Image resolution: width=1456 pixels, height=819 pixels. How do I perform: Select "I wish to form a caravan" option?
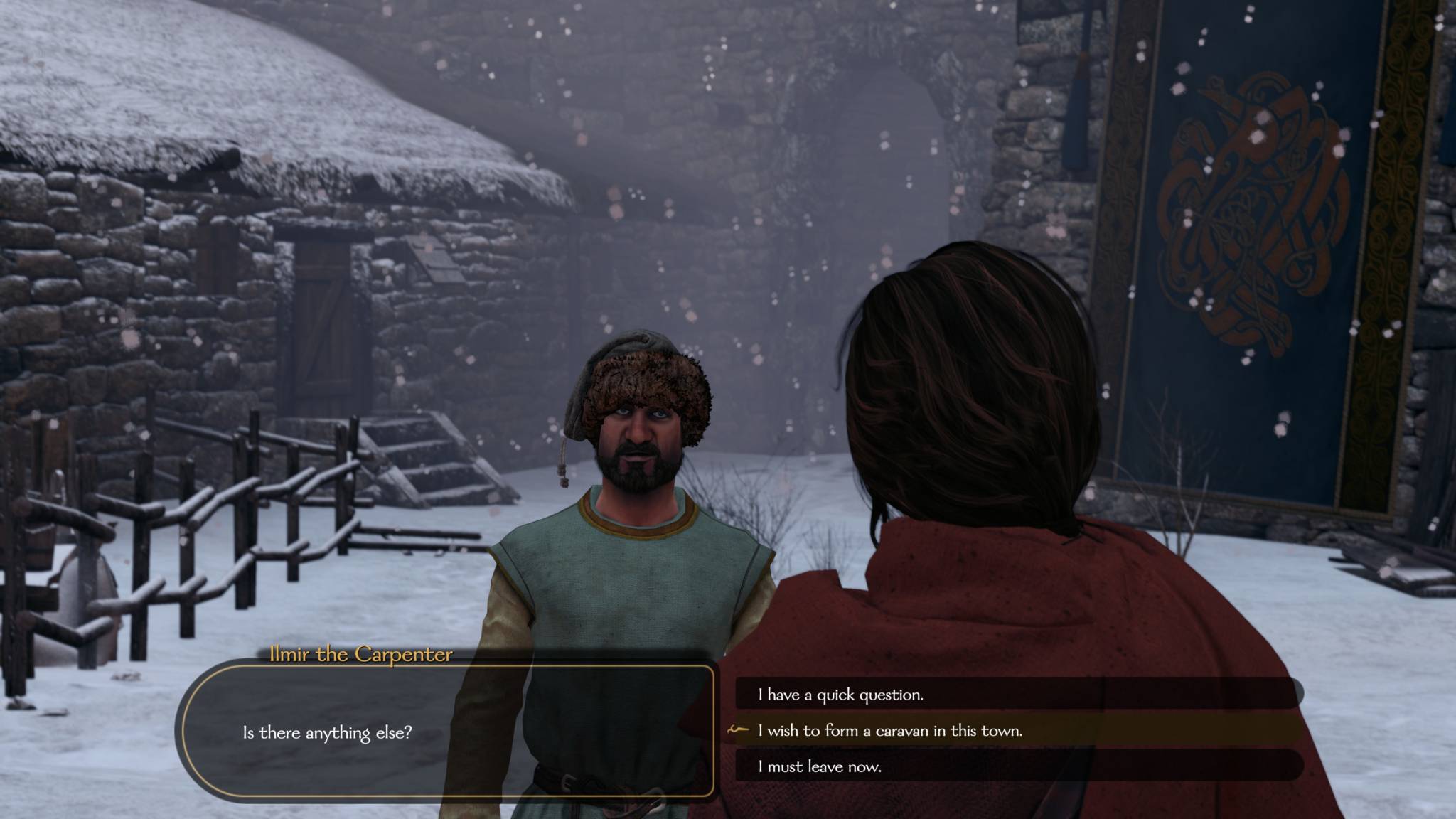point(890,730)
